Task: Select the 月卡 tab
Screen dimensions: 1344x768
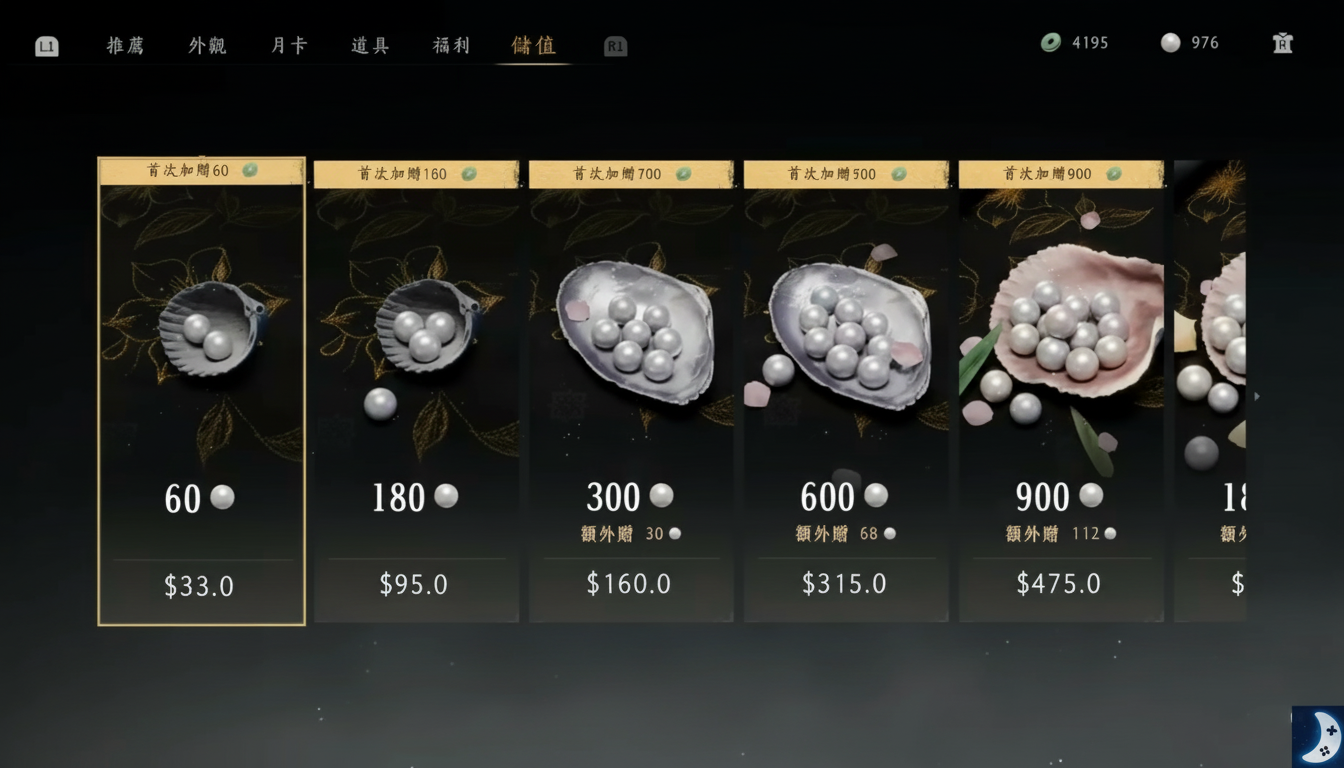Action: 289,46
